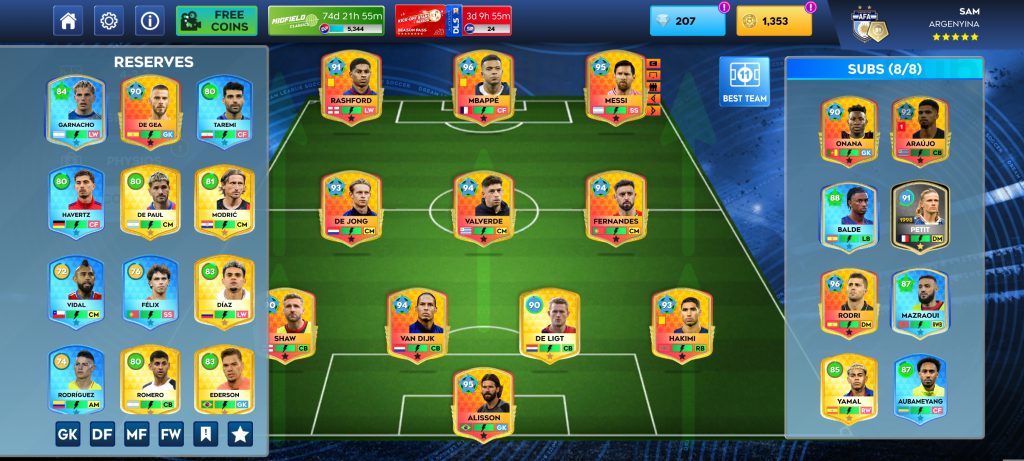The height and width of the screenshot is (461, 1024).
Task: Filter reserves by MF position
Action: [x=137, y=434]
